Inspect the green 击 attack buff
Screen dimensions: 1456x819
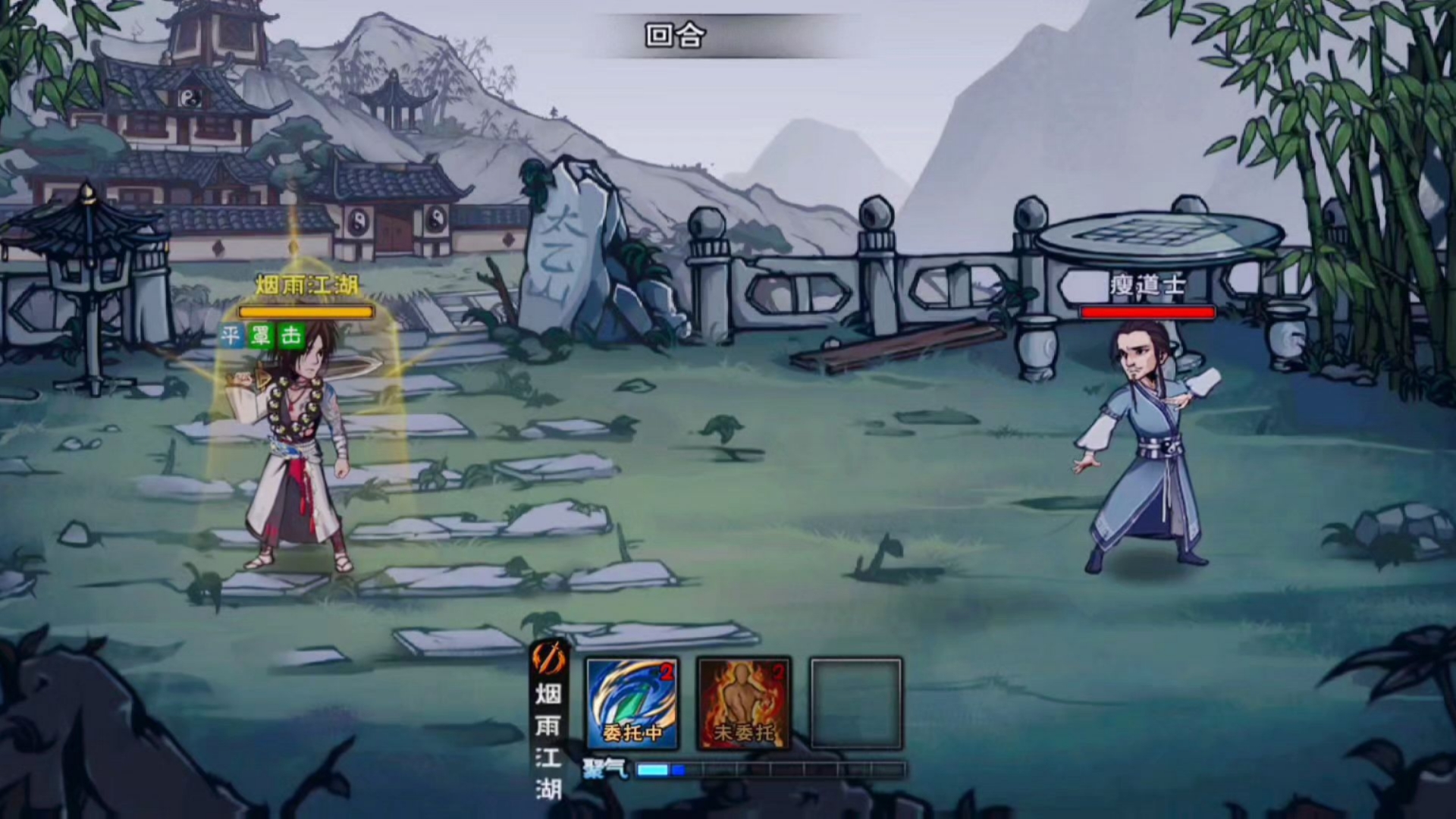pyautogui.click(x=291, y=335)
